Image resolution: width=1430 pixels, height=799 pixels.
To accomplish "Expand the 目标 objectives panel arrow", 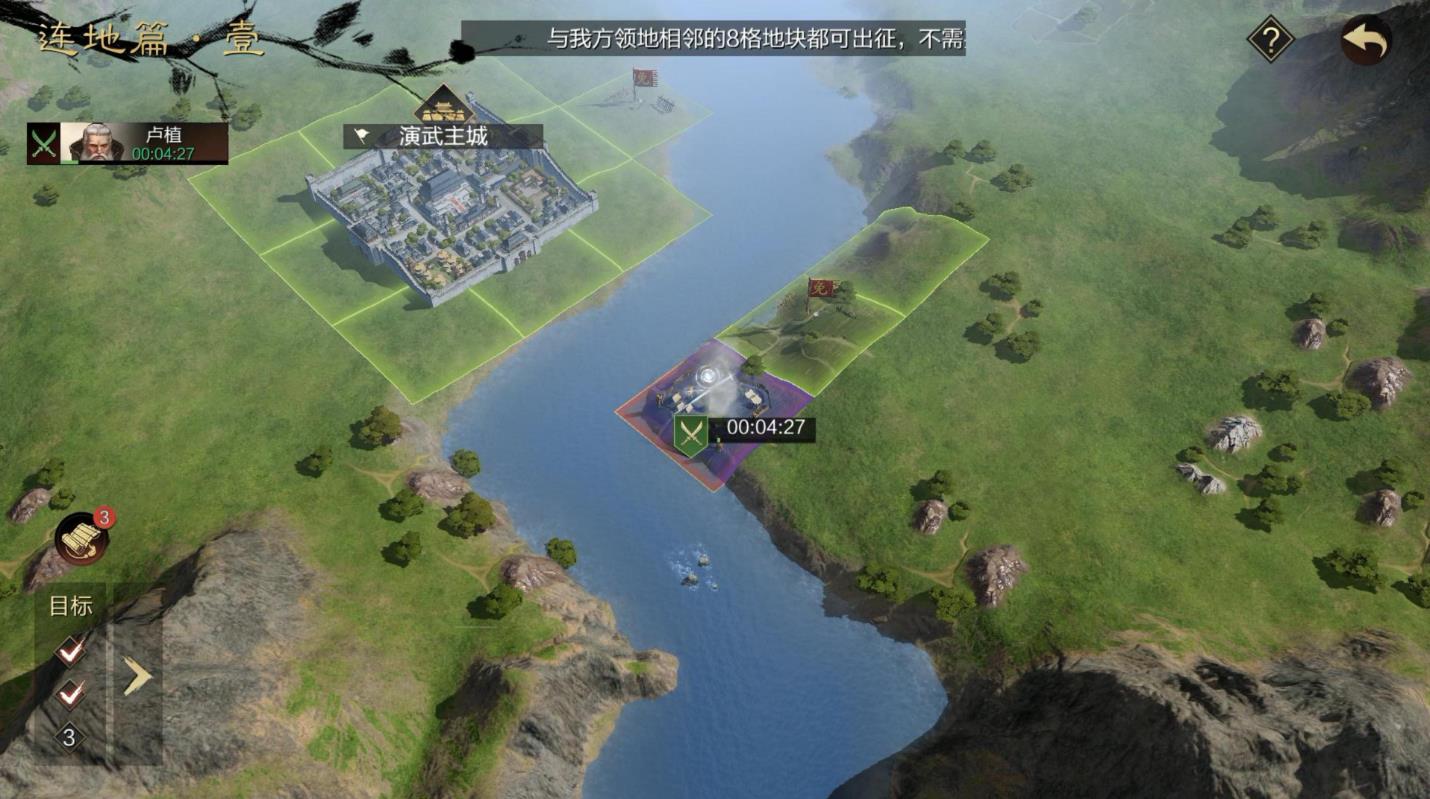I will click(137, 677).
